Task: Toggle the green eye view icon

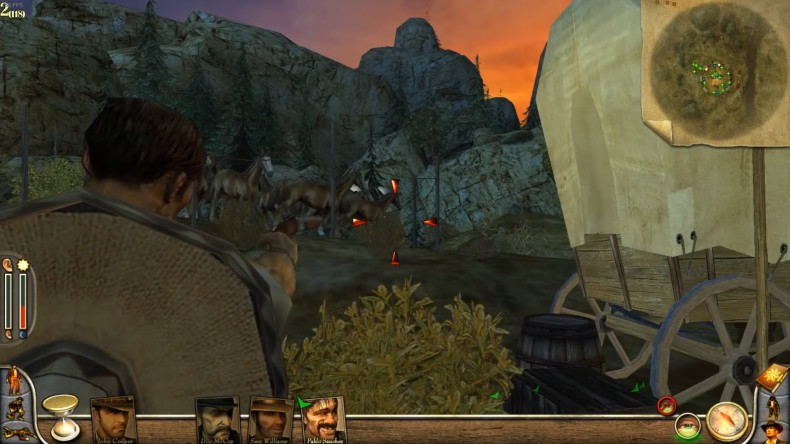Action: point(686,427)
